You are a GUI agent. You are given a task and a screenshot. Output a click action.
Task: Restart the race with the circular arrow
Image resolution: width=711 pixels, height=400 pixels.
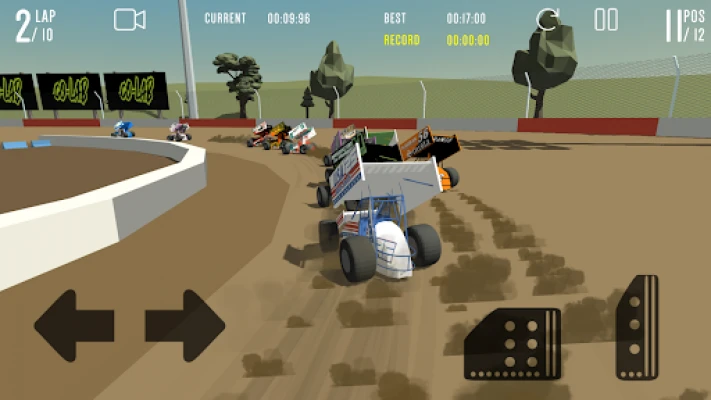[x=548, y=19]
